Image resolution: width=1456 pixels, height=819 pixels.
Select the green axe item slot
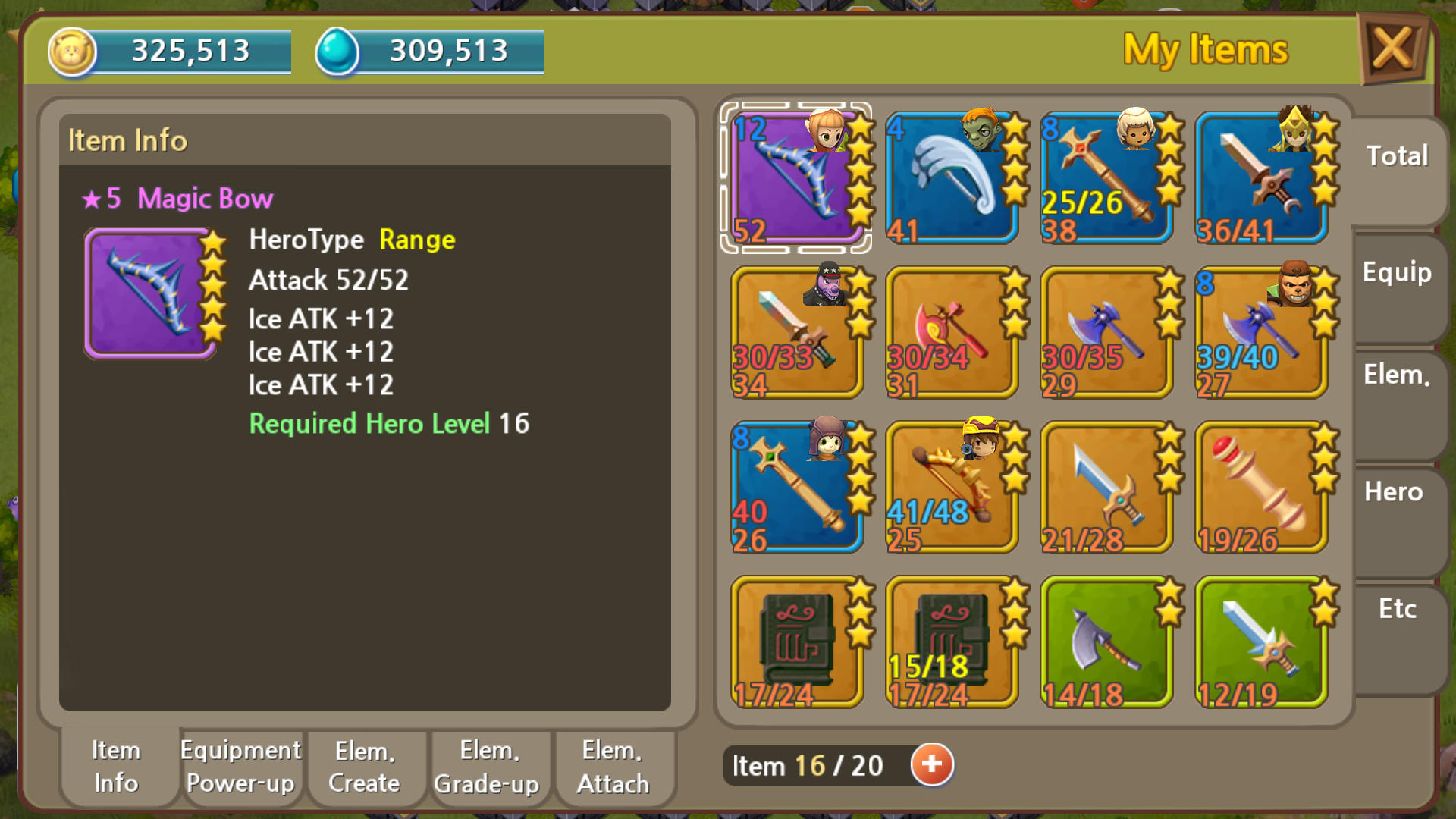(x=1106, y=642)
